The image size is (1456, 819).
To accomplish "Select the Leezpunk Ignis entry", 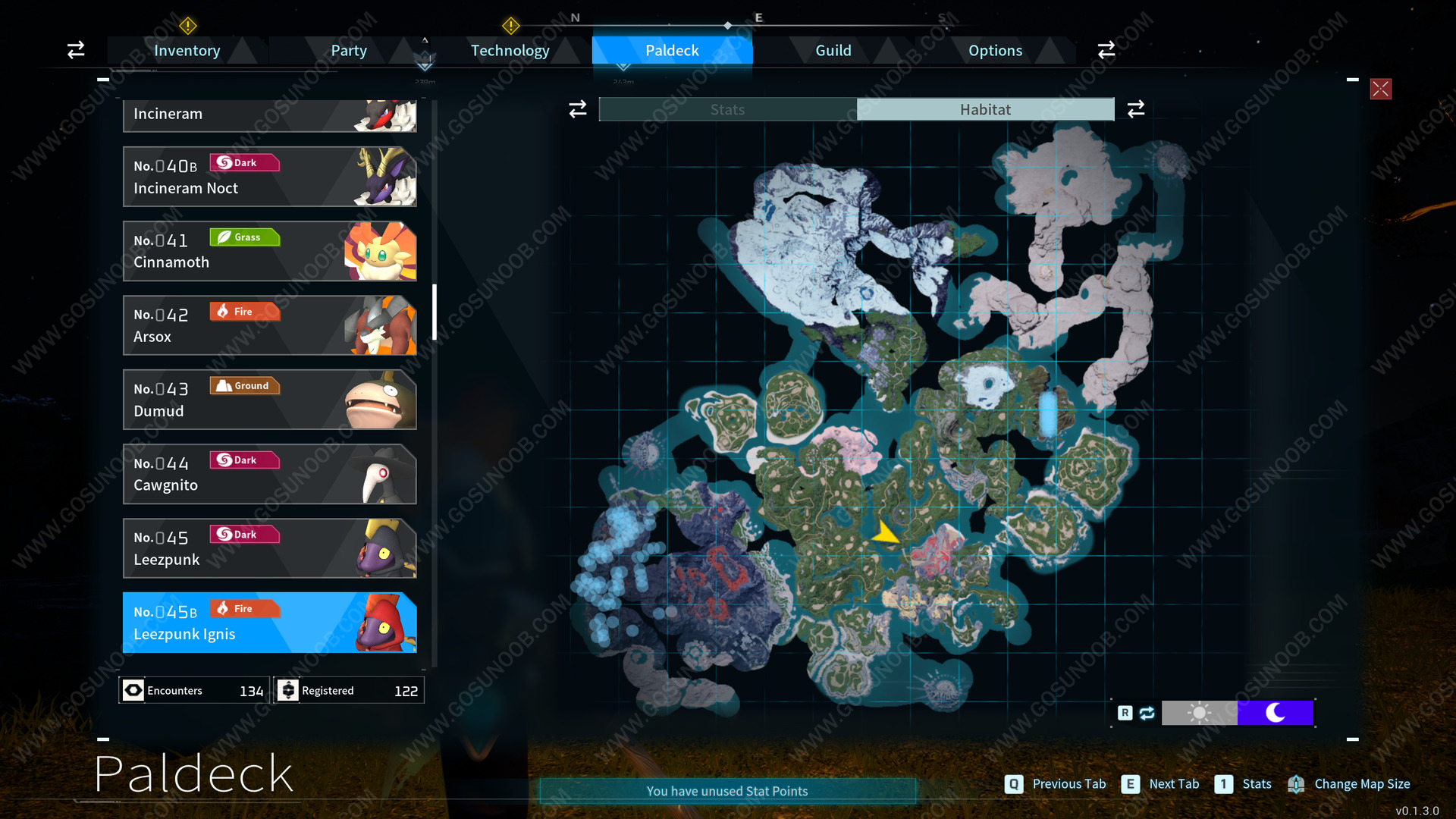I will point(269,623).
